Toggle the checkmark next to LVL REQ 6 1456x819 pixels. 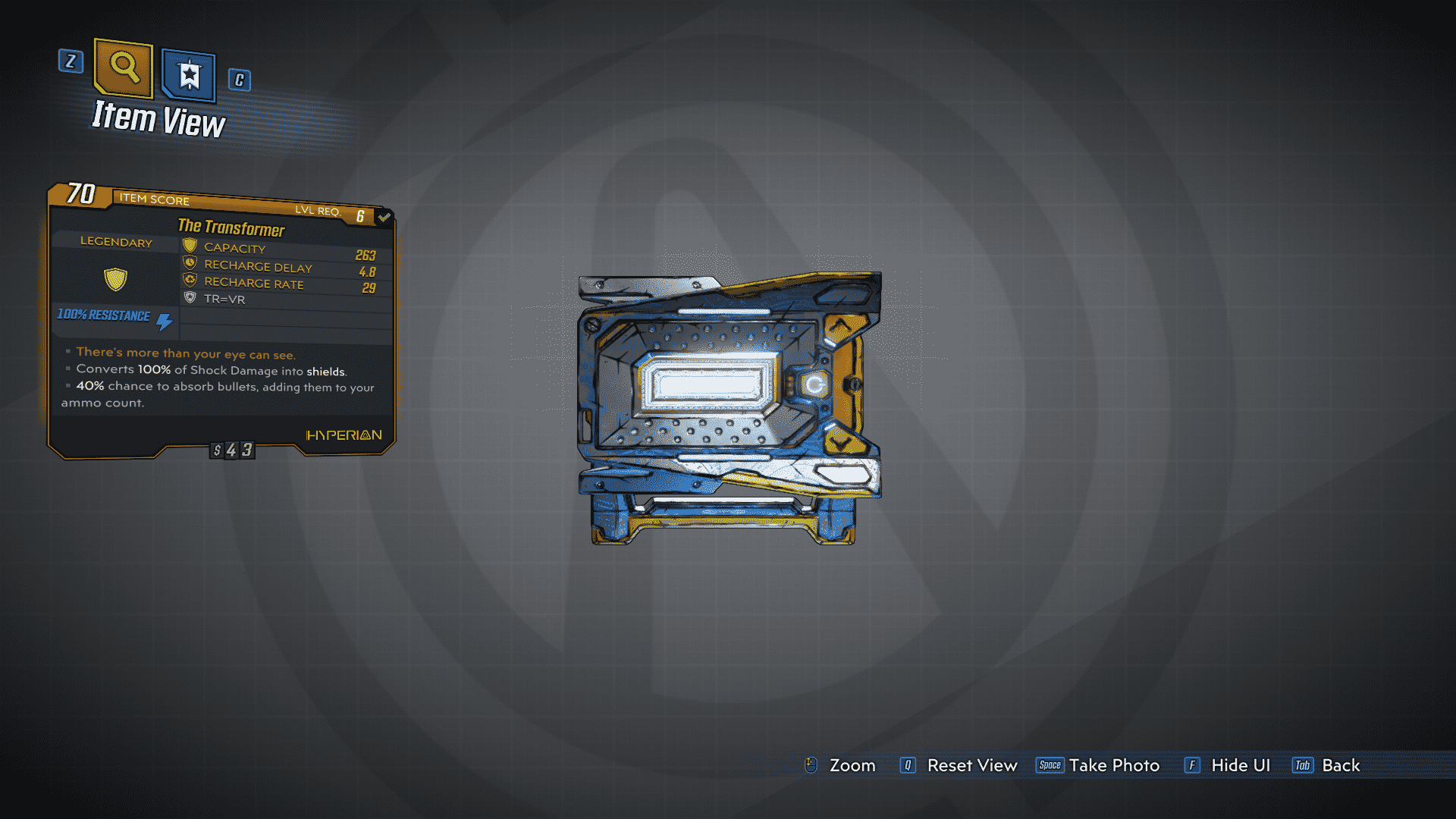point(383,216)
